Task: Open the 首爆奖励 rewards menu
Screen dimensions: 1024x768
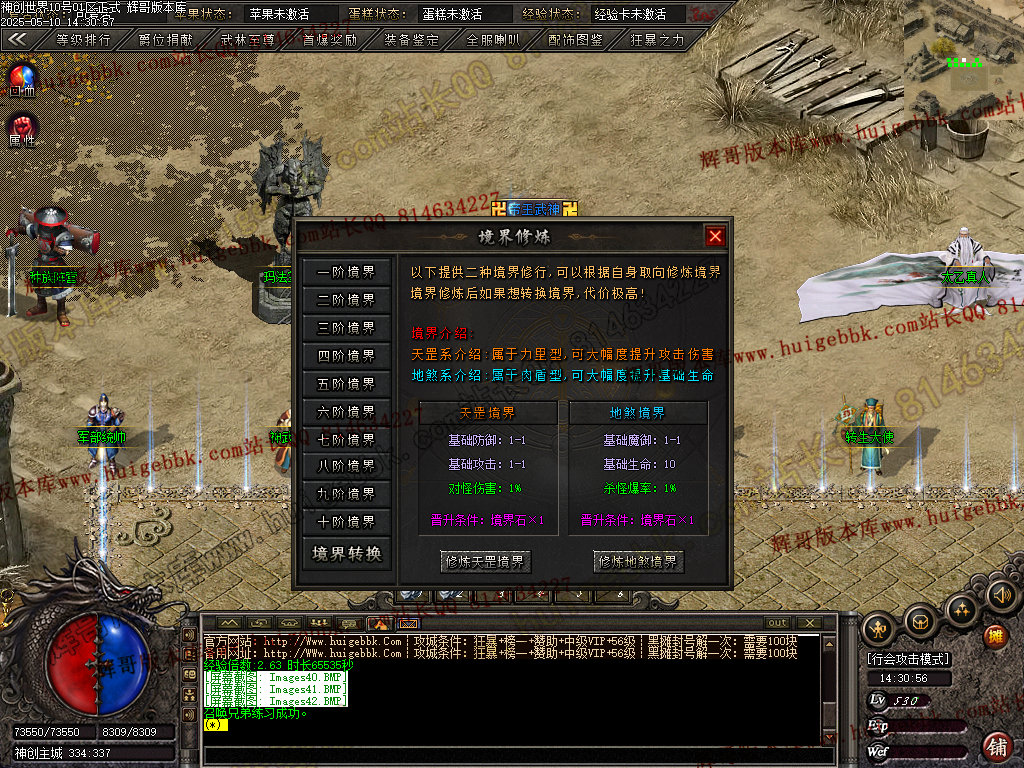Action: [330, 41]
